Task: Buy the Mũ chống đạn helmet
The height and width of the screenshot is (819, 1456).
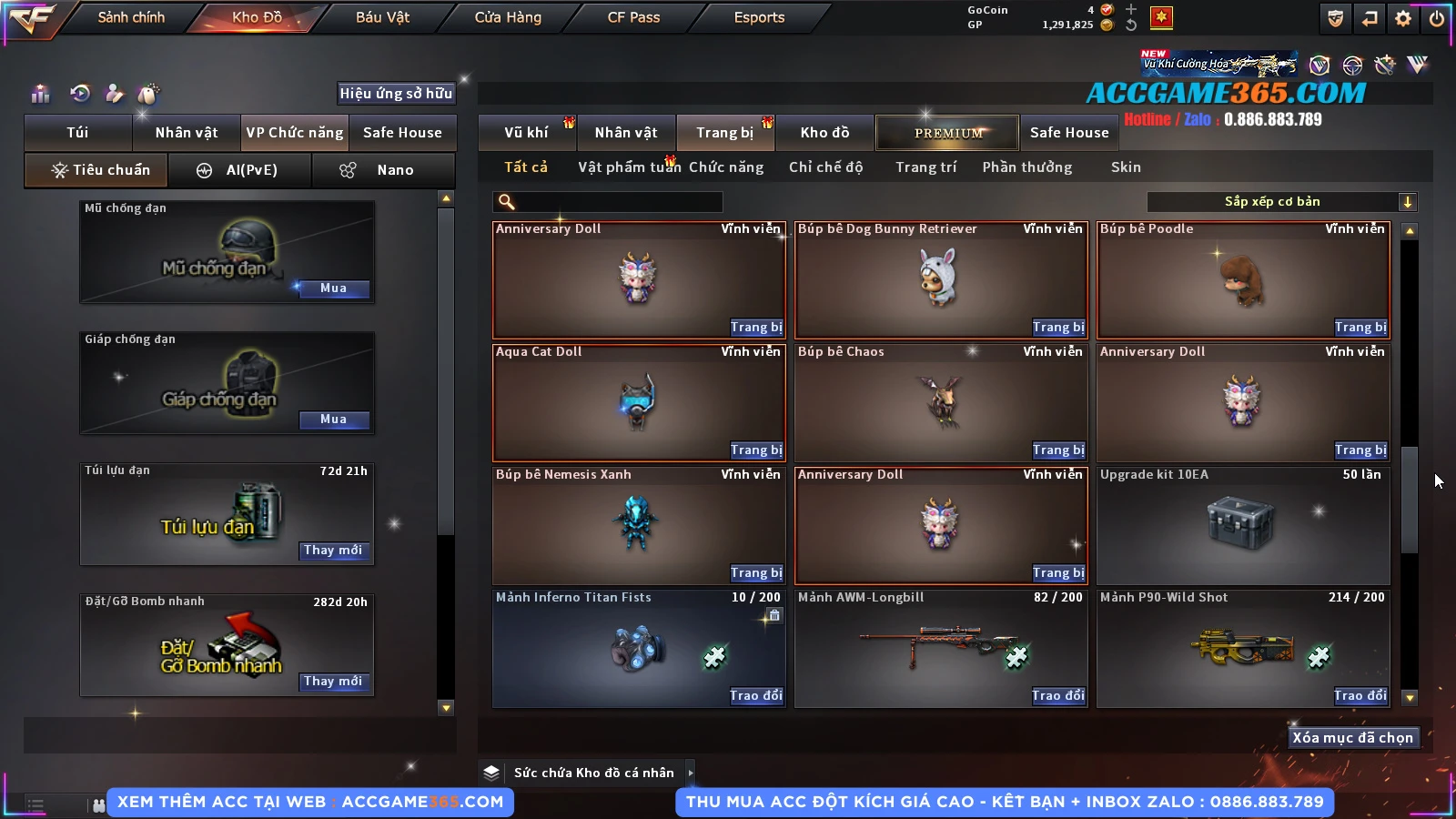Action: [333, 288]
